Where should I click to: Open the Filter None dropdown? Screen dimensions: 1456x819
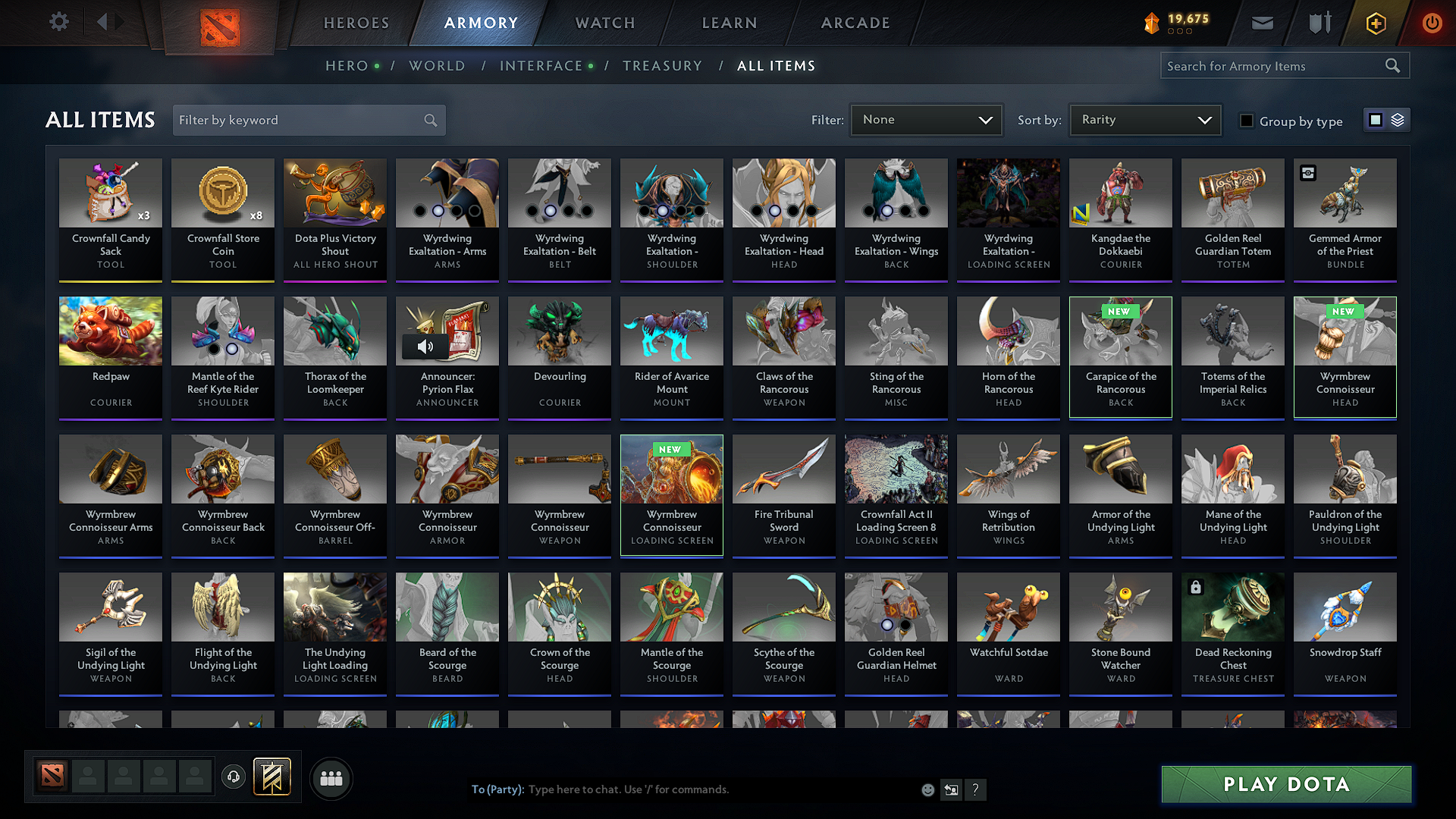(925, 120)
